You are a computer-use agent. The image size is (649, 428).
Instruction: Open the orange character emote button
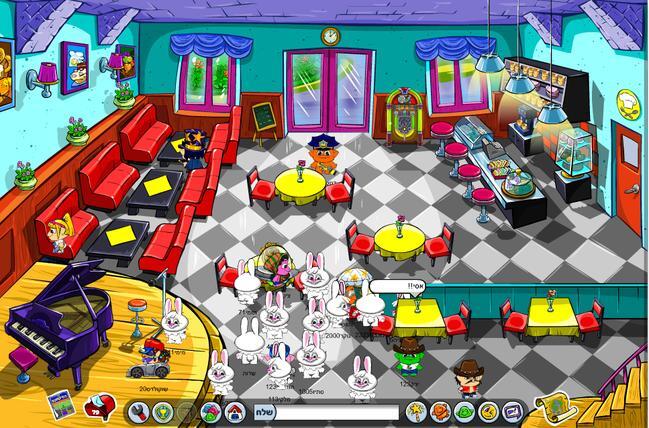pos(439,411)
